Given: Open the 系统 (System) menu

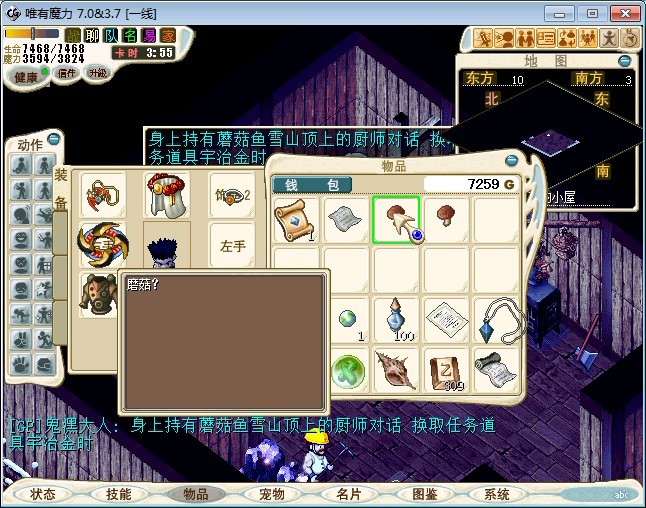Looking at the screenshot, I should tap(497, 494).
